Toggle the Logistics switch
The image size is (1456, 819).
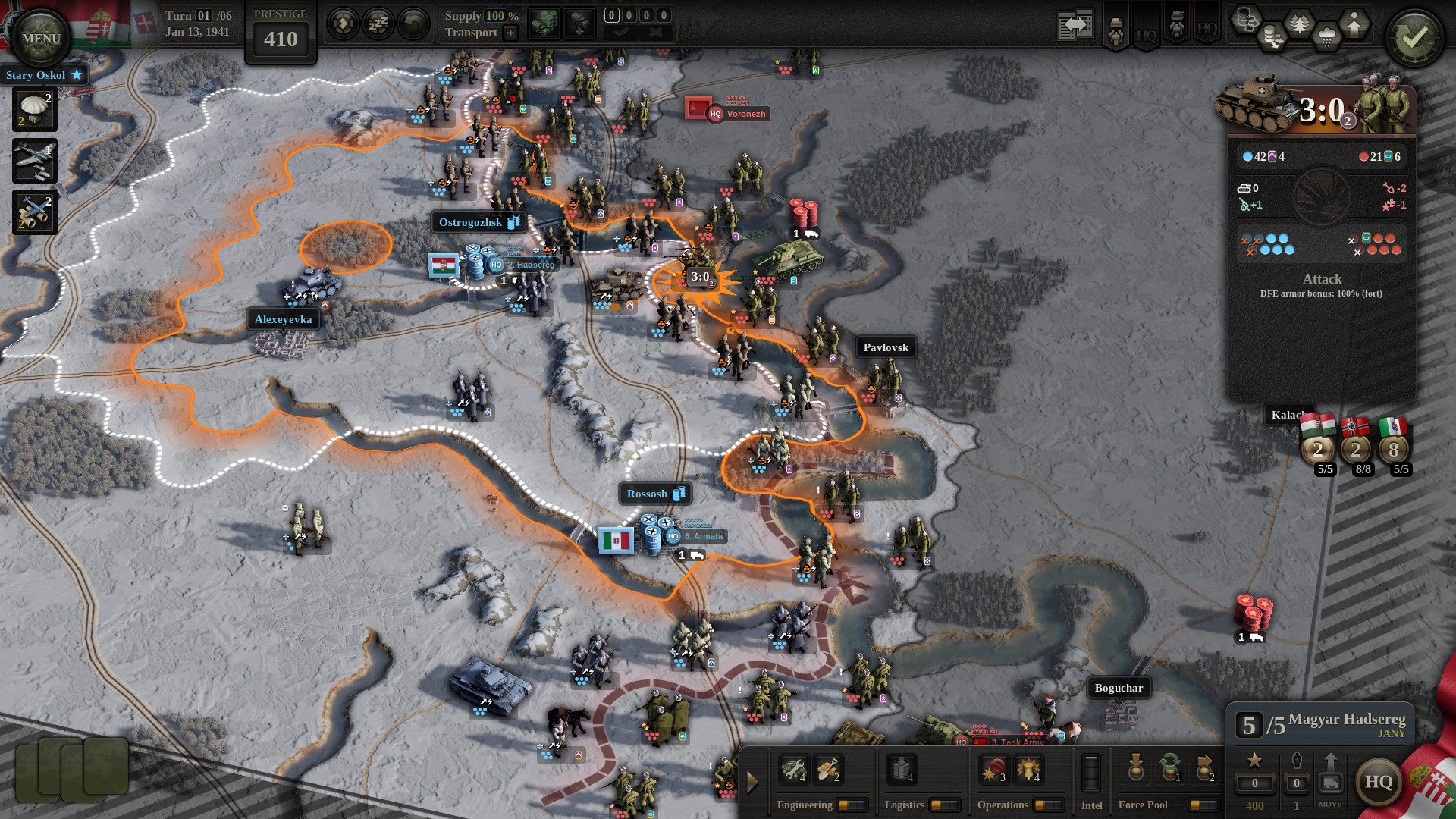(x=945, y=805)
